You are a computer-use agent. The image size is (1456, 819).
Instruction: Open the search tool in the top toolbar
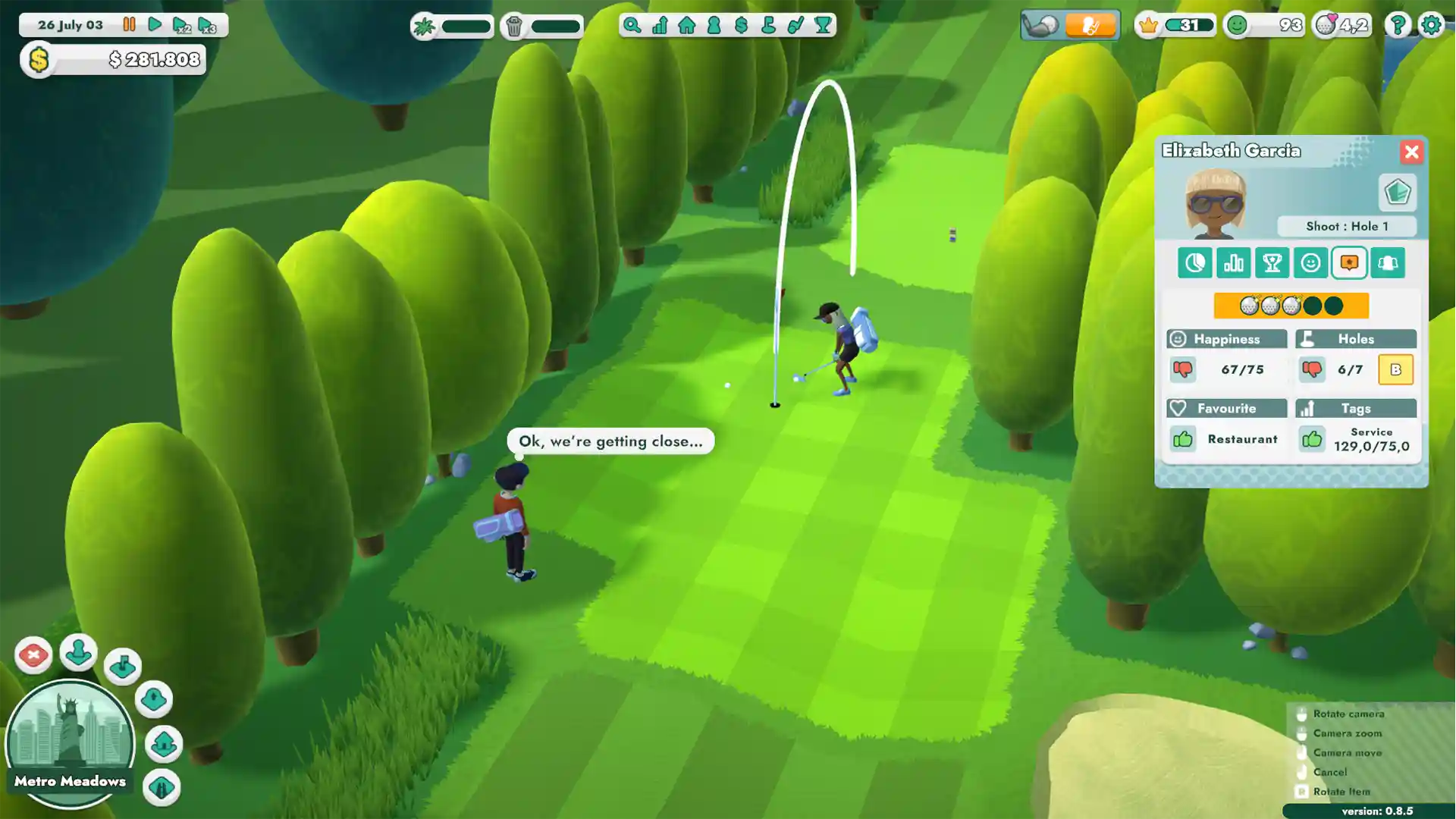click(x=632, y=26)
